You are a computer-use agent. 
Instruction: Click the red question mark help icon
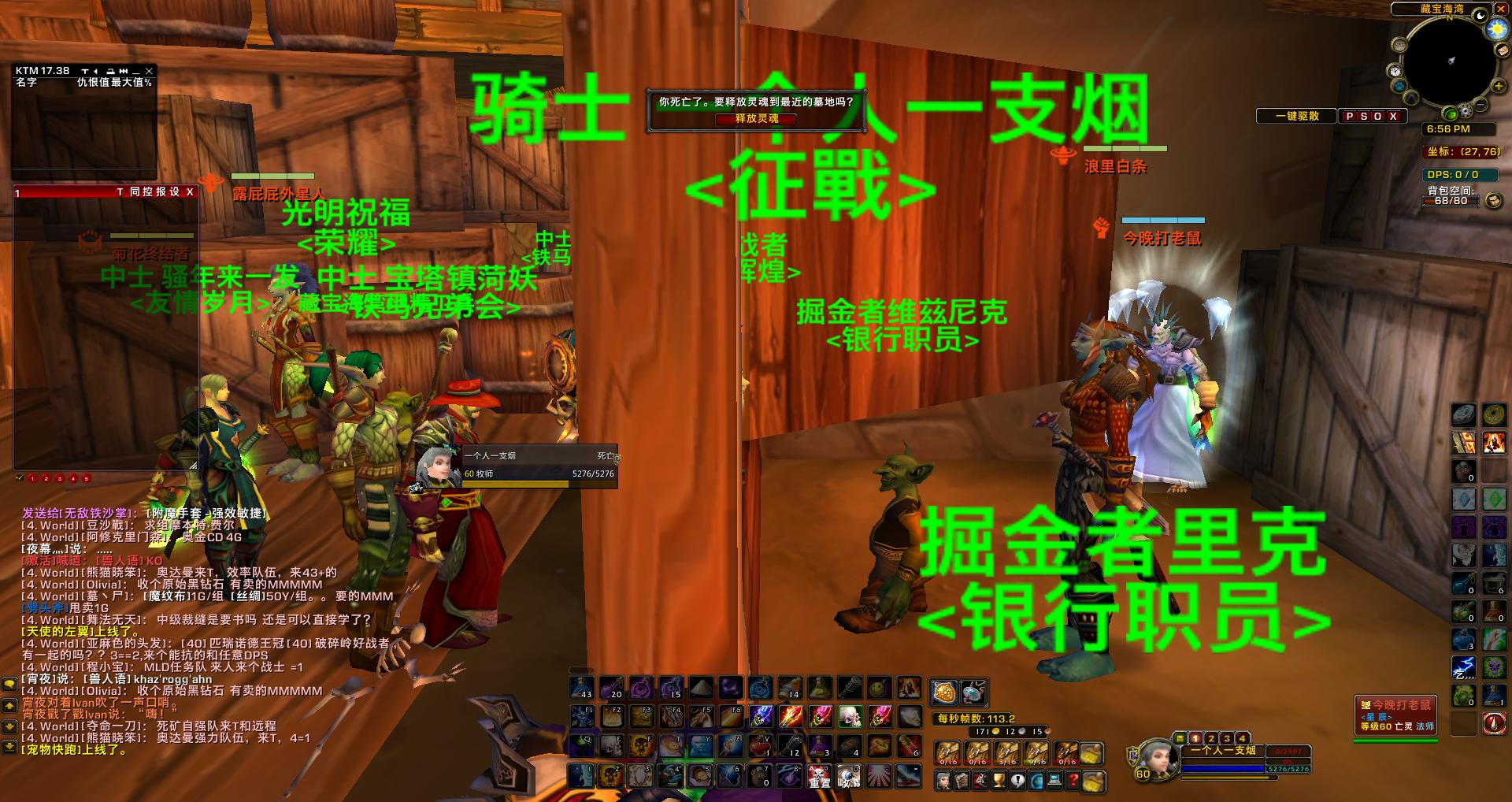(1074, 782)
